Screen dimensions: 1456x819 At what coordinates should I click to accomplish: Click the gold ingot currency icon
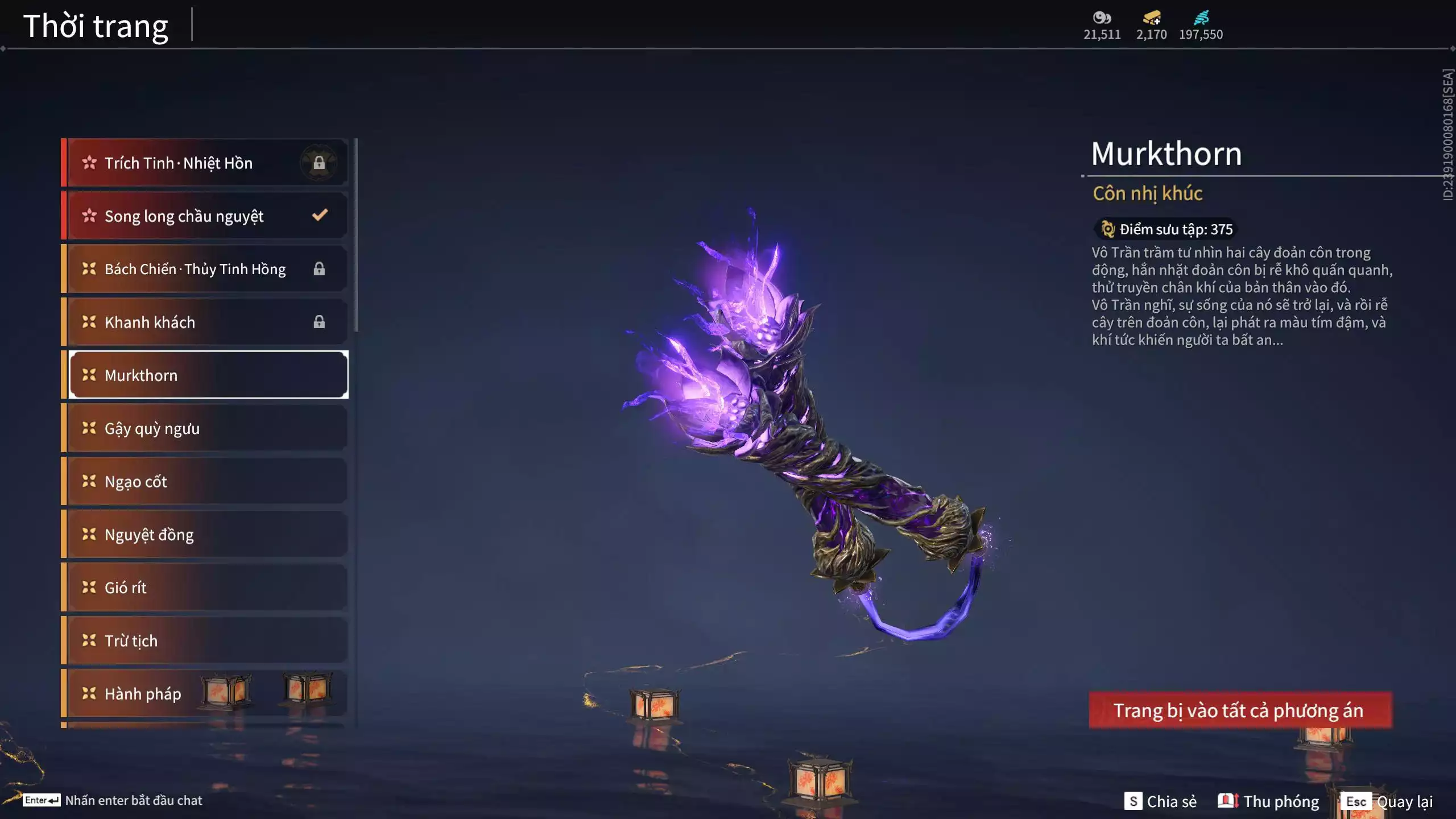point(1152,18)
